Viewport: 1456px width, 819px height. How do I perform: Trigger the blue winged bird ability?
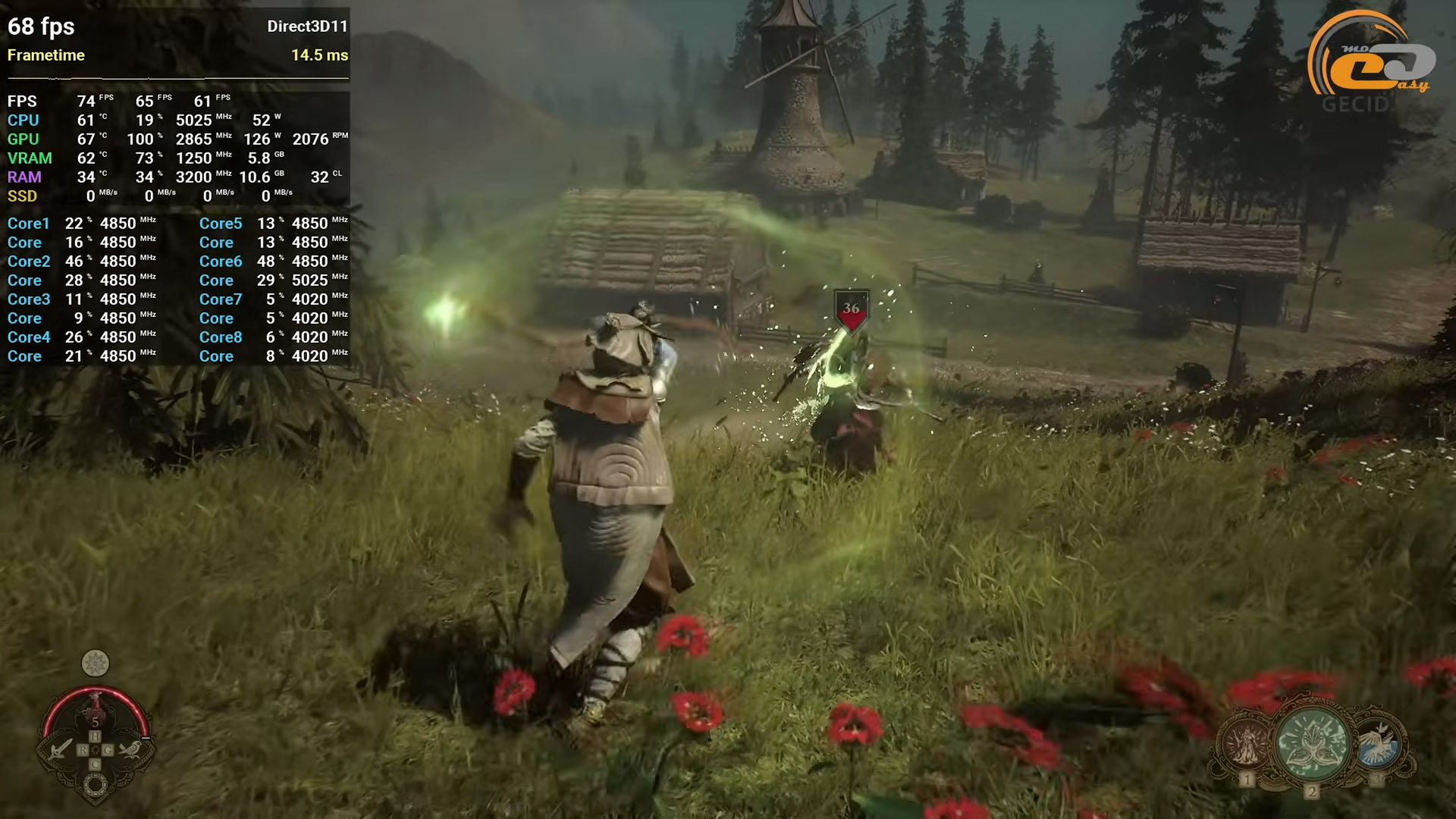[1378, 742]
